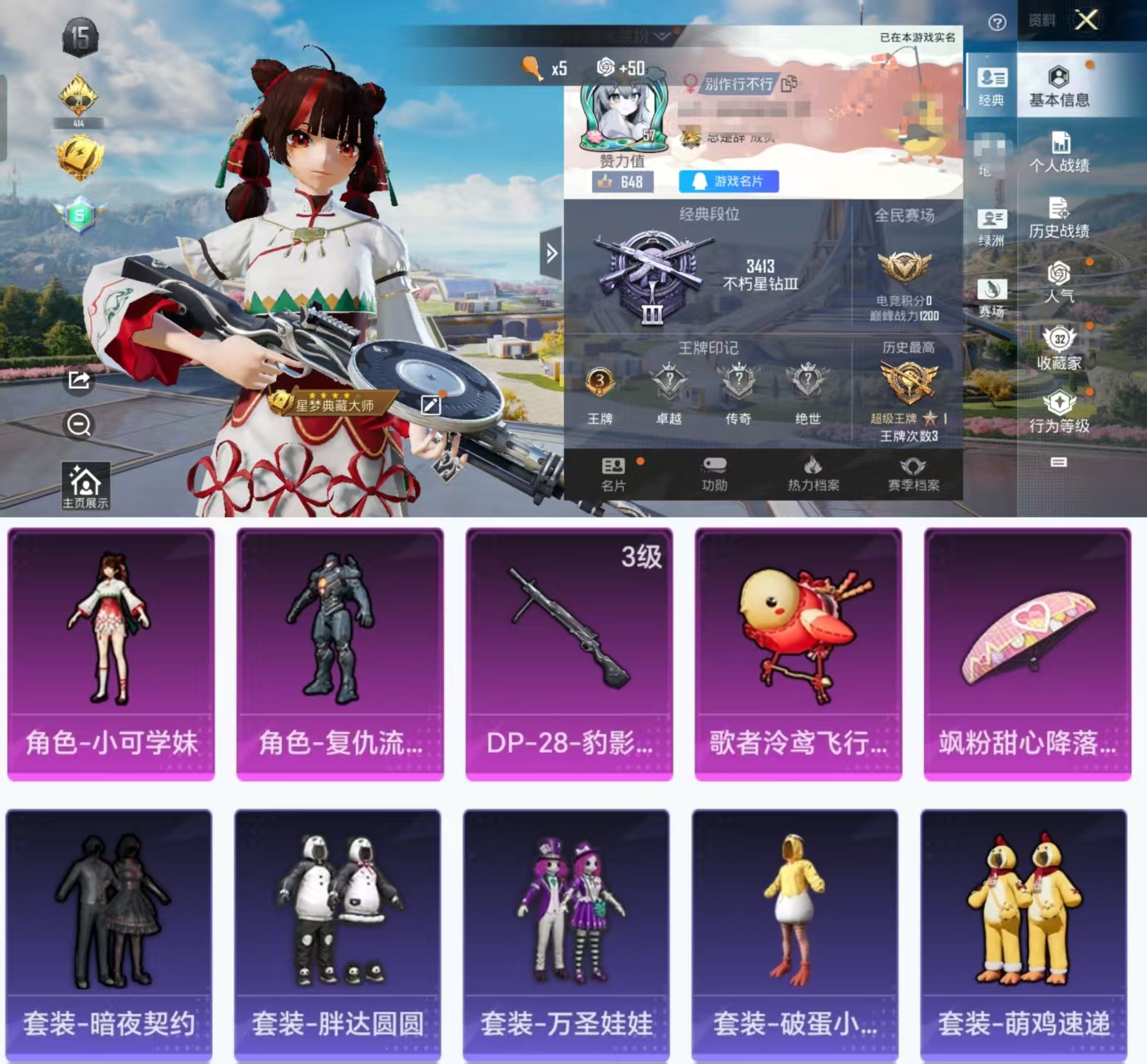Image resolution: width=1147 pixels, height=1064 pixels.
Task: Open the 行为等级 behavior level icon
Action: tap(1060, 408)
